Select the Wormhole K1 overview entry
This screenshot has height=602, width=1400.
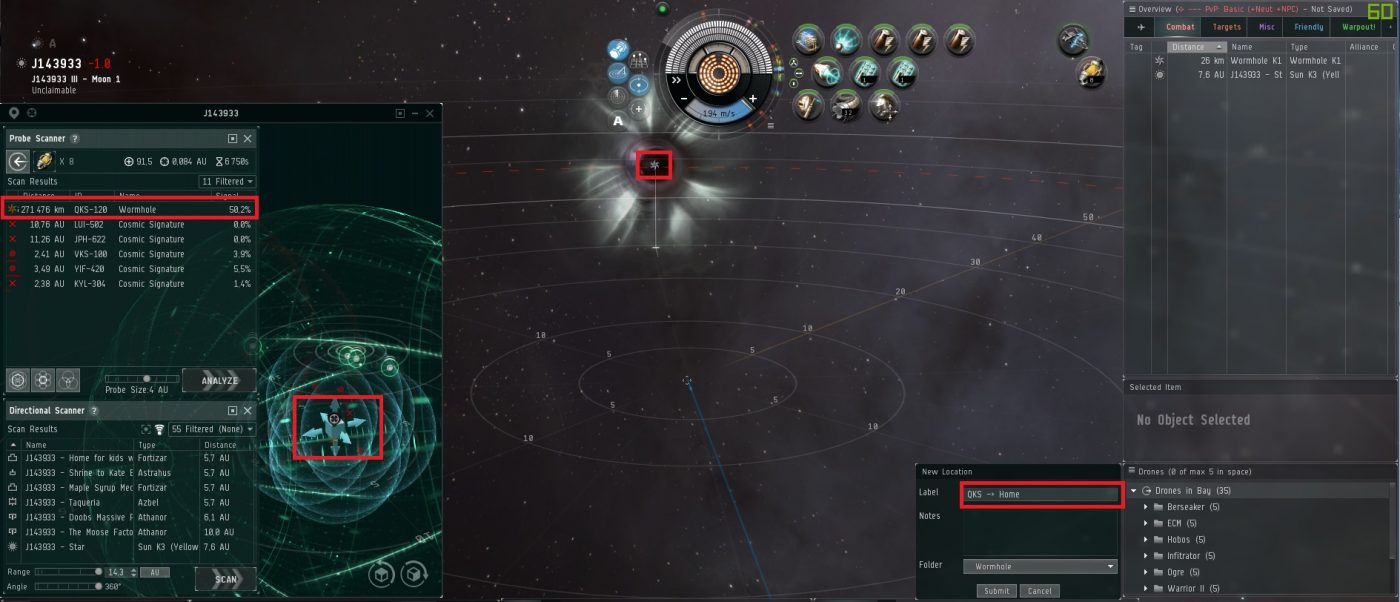1257,61
